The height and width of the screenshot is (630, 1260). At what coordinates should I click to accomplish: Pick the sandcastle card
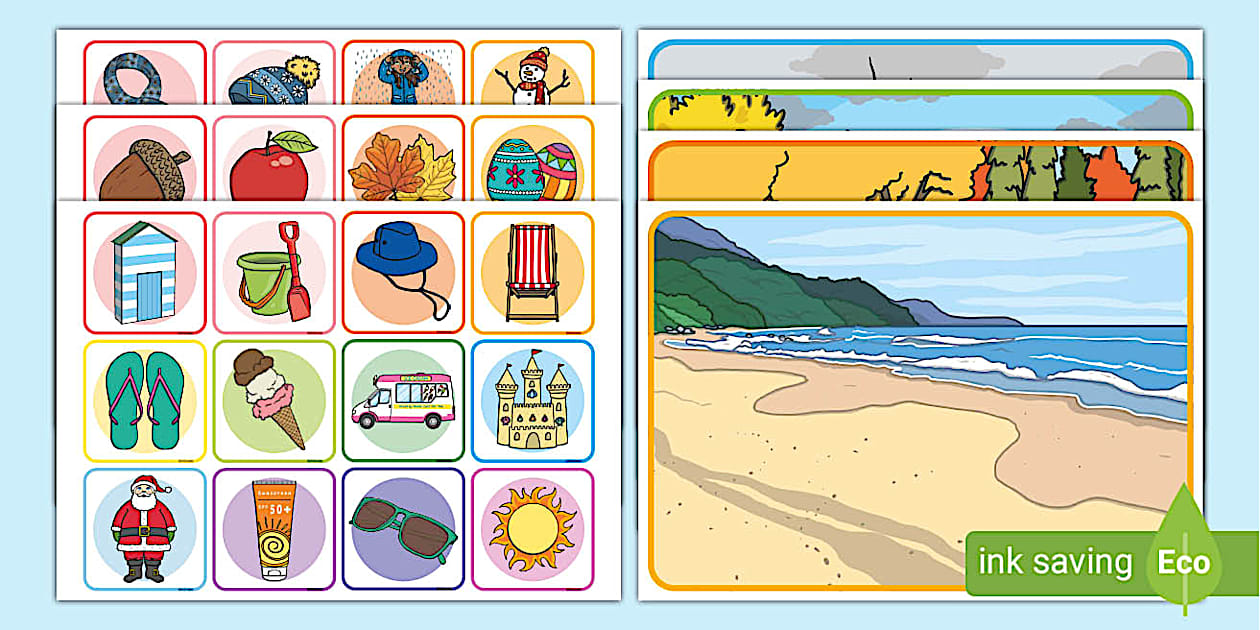tap(532, 401)
